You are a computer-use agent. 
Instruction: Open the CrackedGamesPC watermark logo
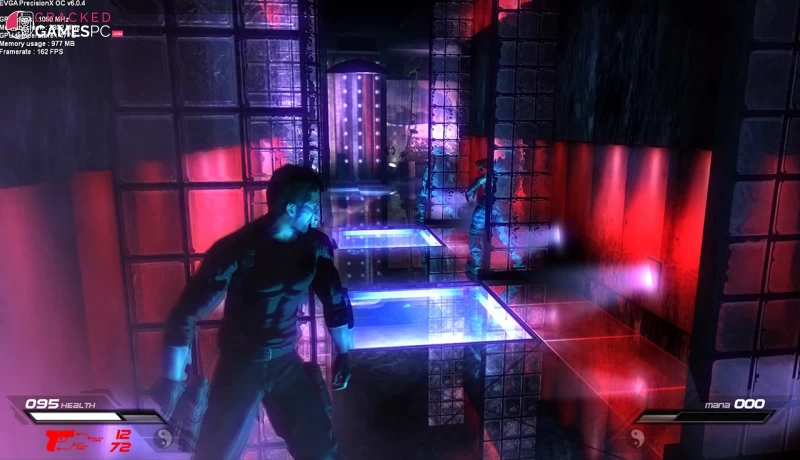point(62,25)
